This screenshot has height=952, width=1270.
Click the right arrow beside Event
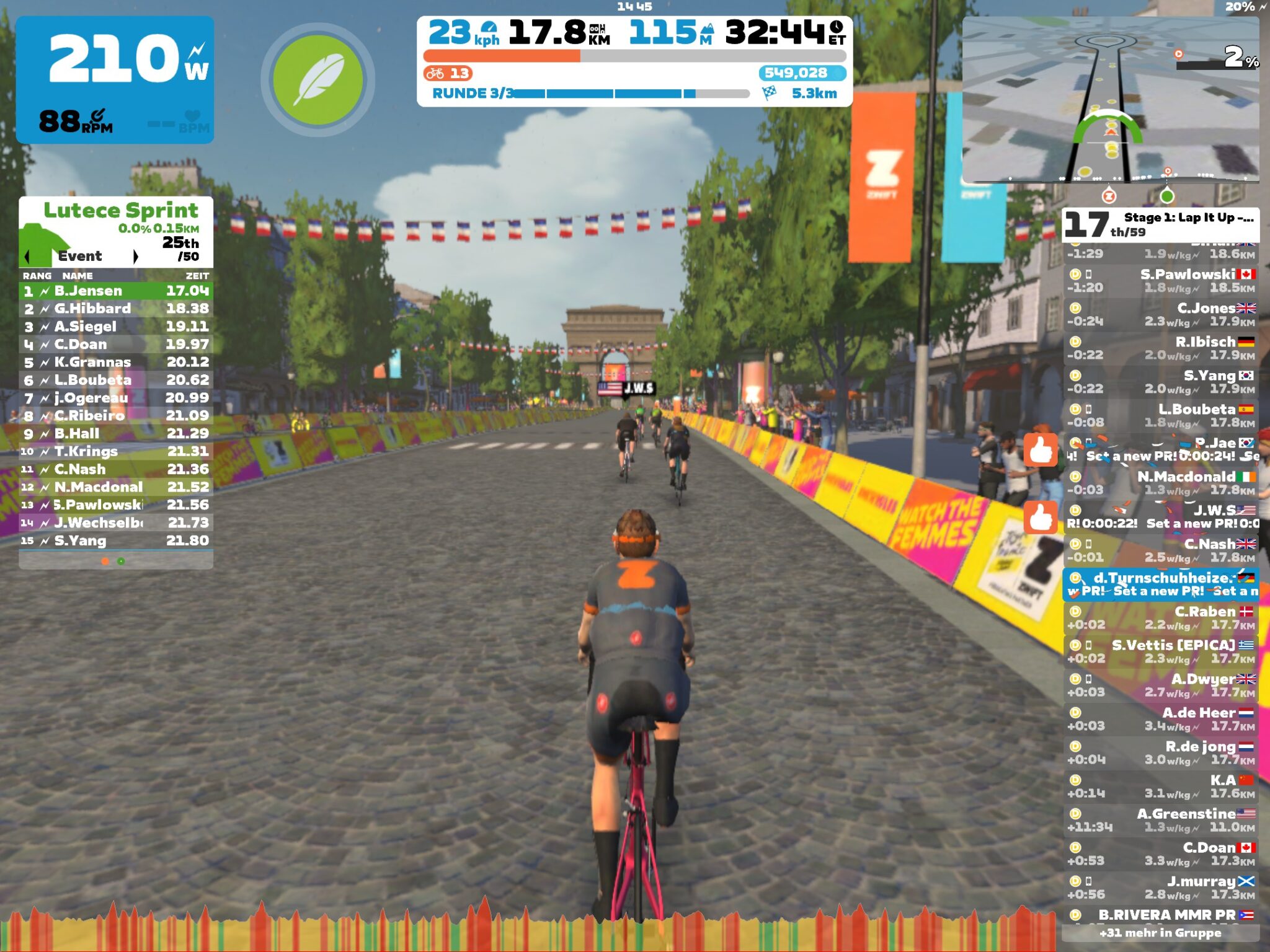(x=135, y=256)
